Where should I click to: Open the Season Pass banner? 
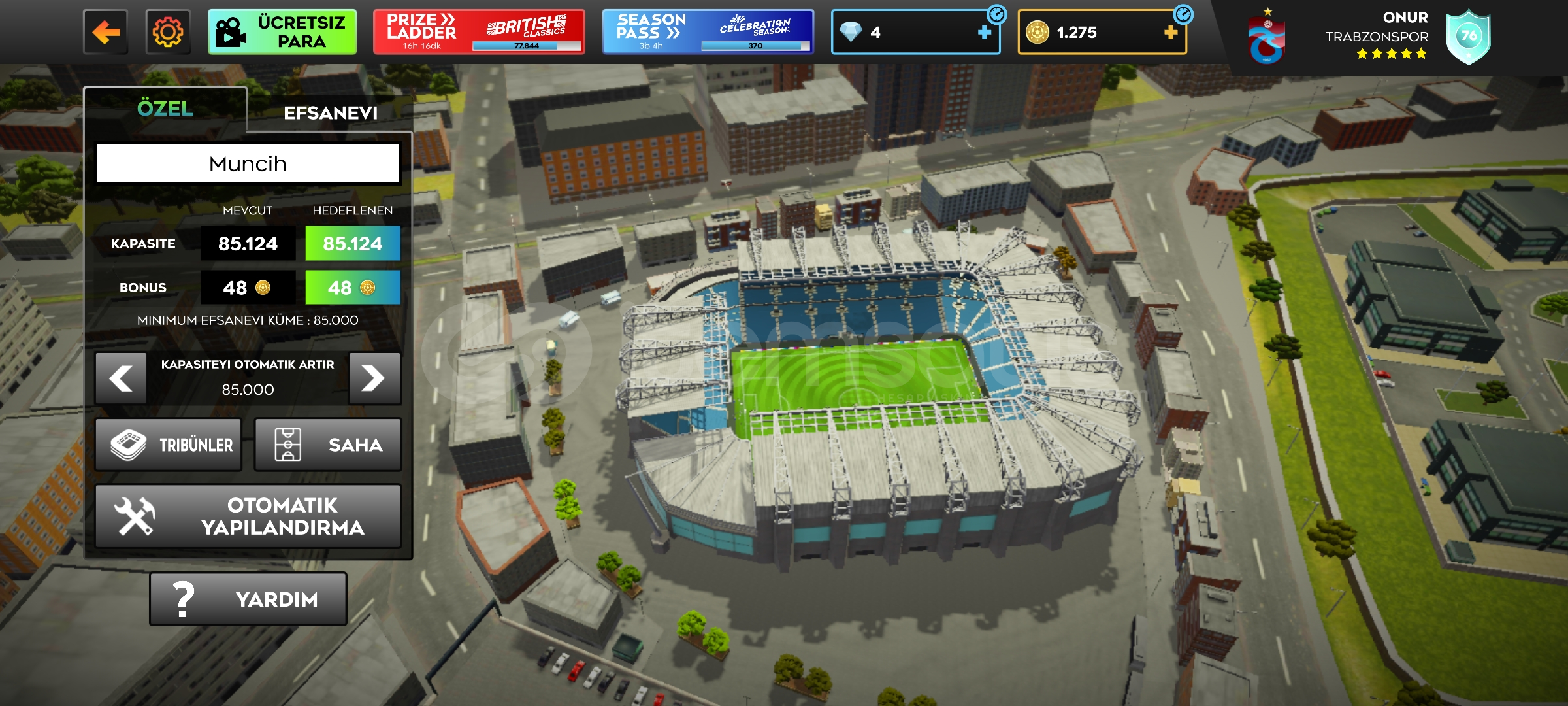708,32
